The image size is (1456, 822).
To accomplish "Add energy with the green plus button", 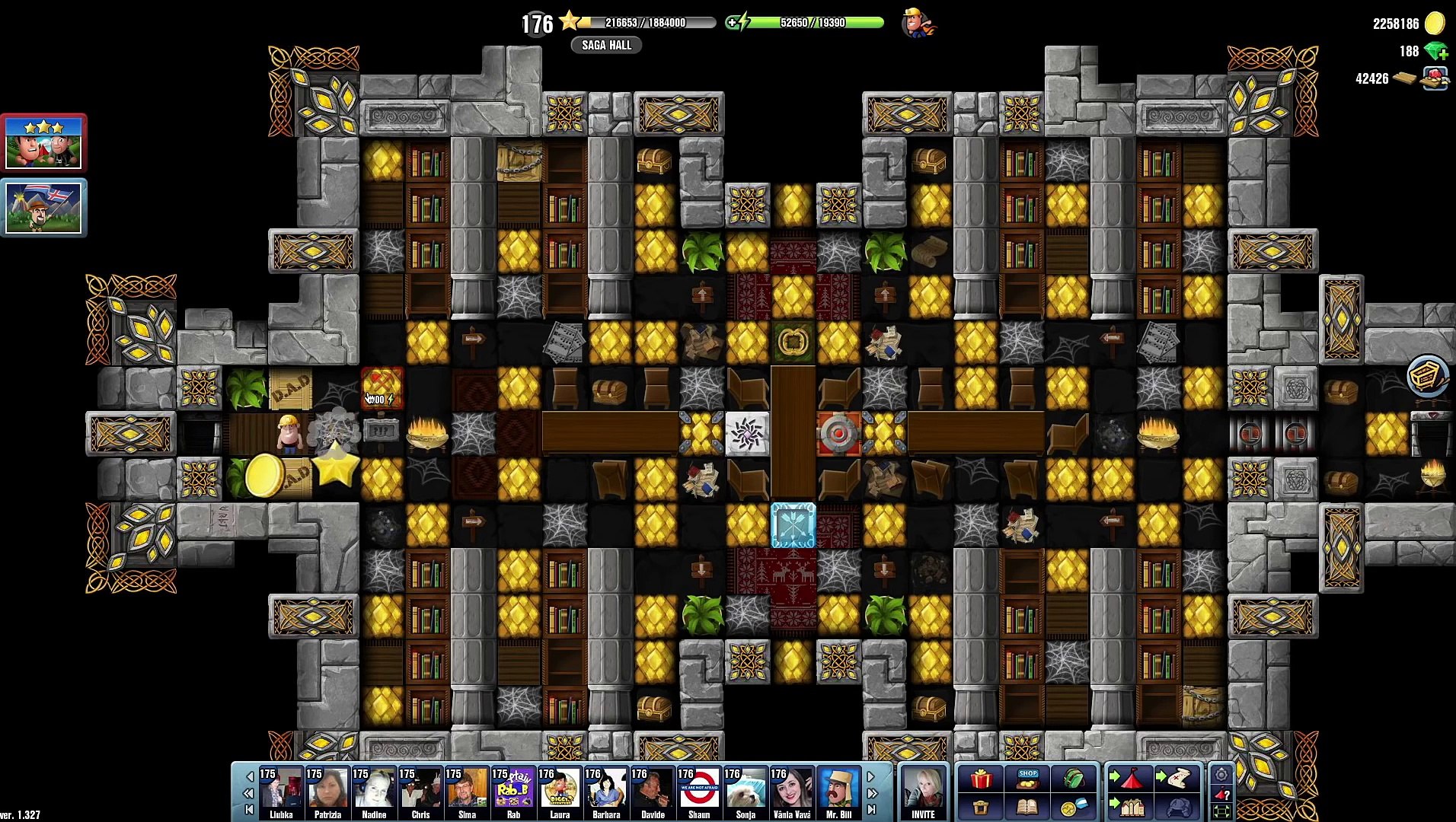I will click(x=733, y=23).
